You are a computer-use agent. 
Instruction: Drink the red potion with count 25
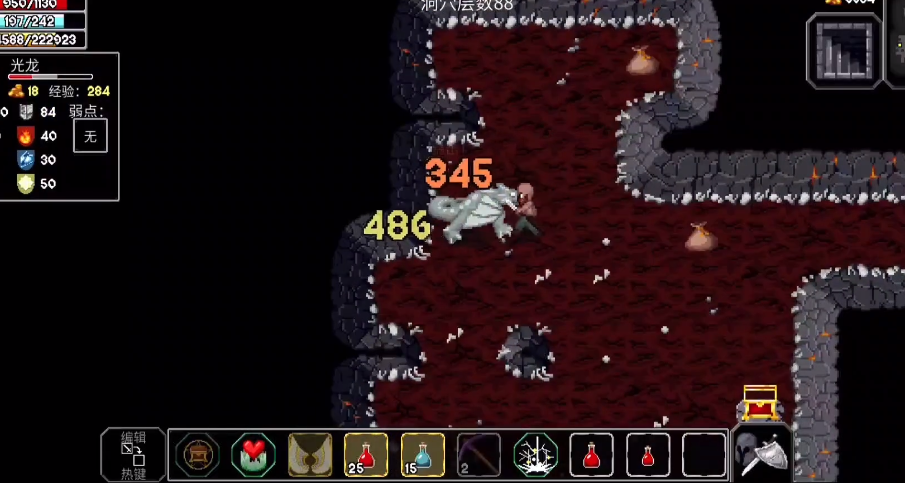pyautogui.click(x=366, y=456)
